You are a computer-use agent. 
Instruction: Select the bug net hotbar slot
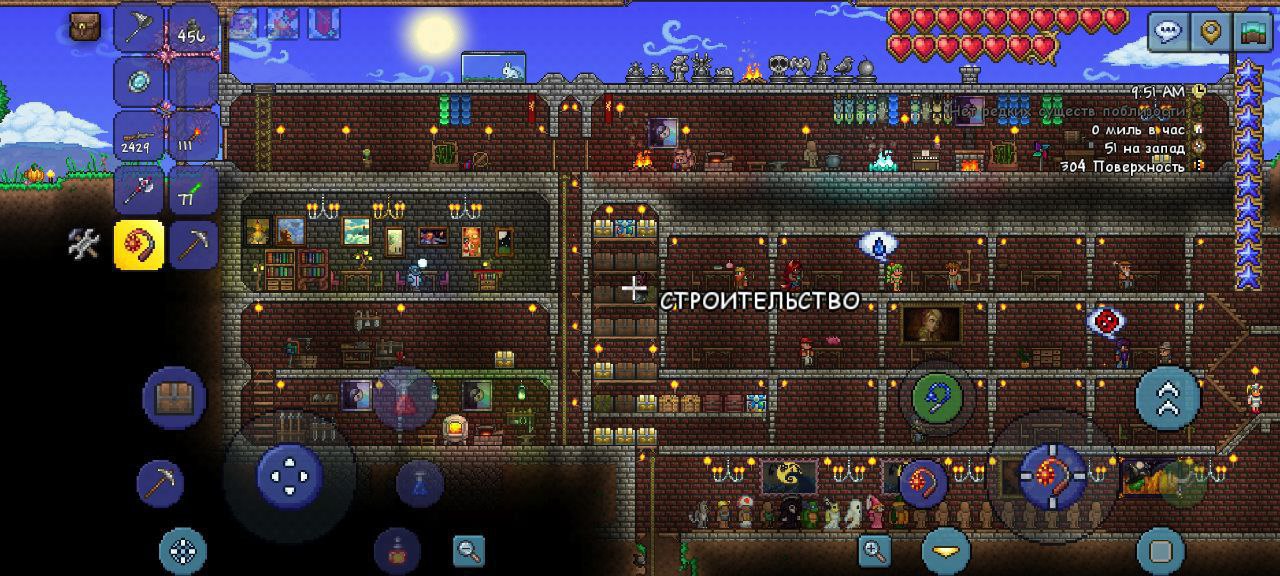(x=139, y=27)
